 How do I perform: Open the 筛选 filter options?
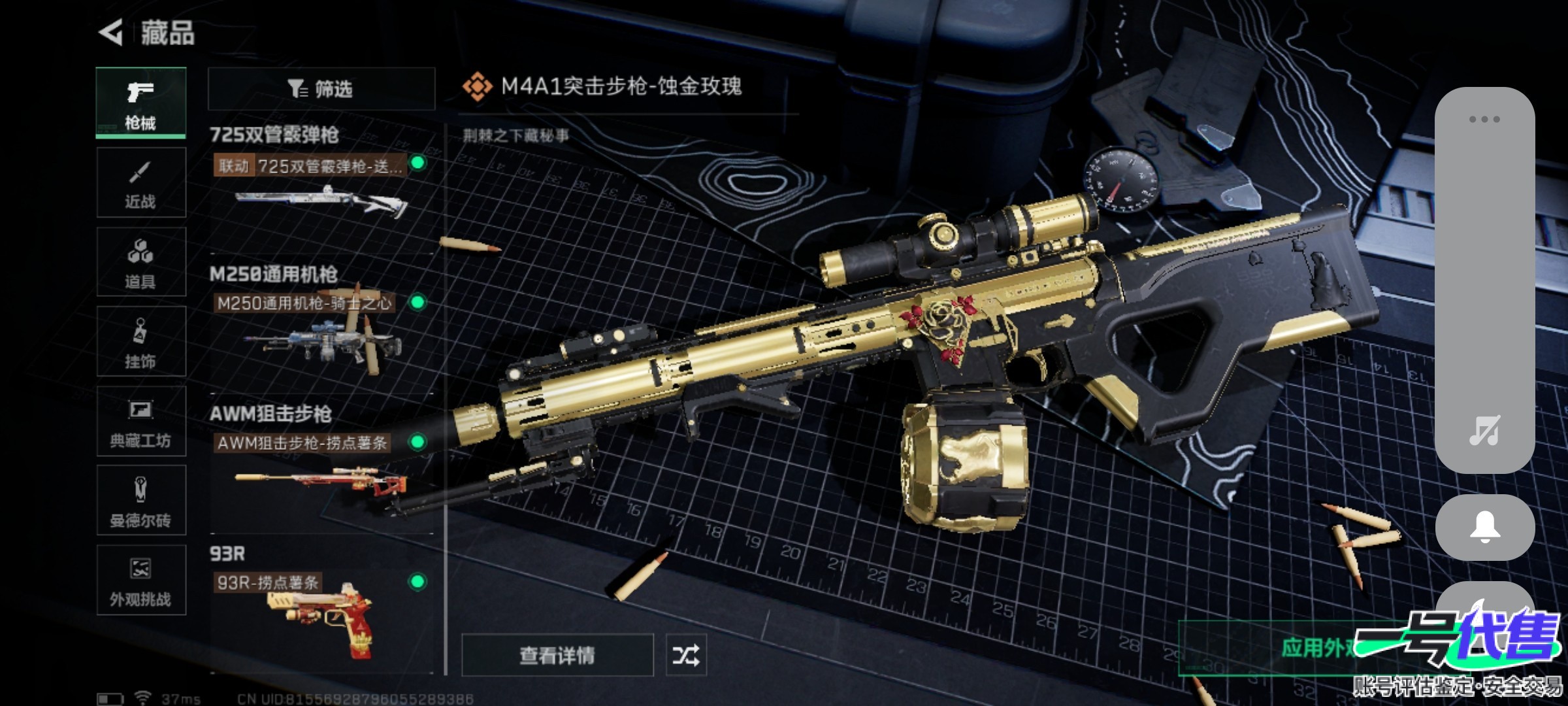tap(321, 89)
